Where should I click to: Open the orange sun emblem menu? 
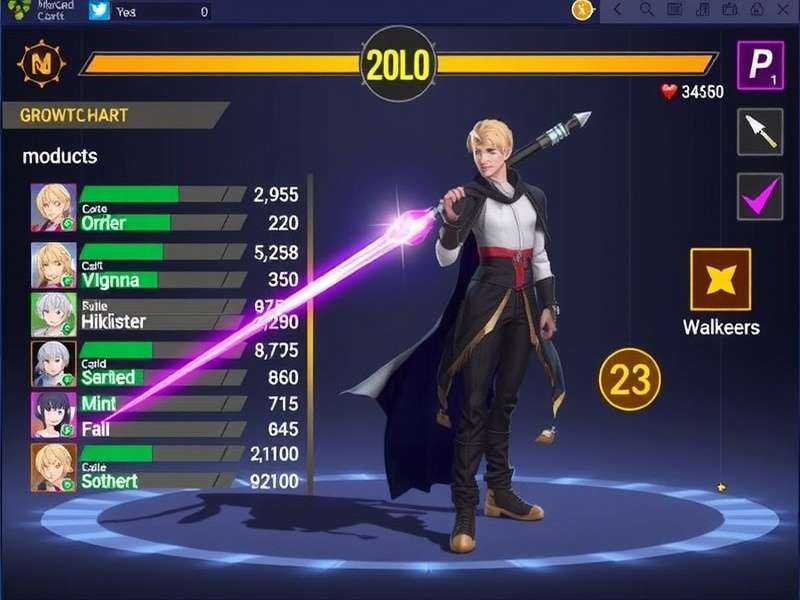click(x=42, y=65)
